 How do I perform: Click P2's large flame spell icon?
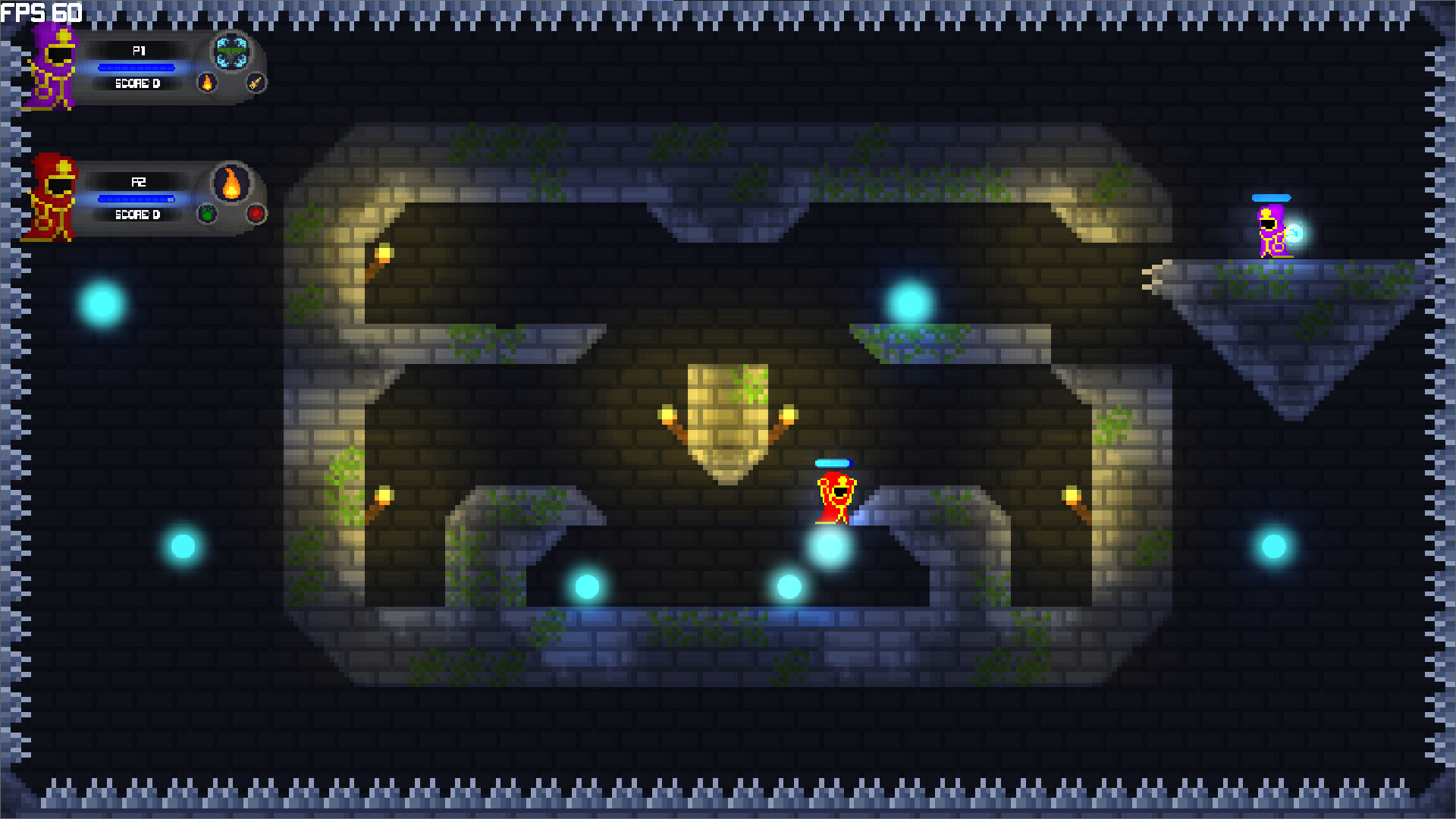pyautogui.click(x=231, y=184)
